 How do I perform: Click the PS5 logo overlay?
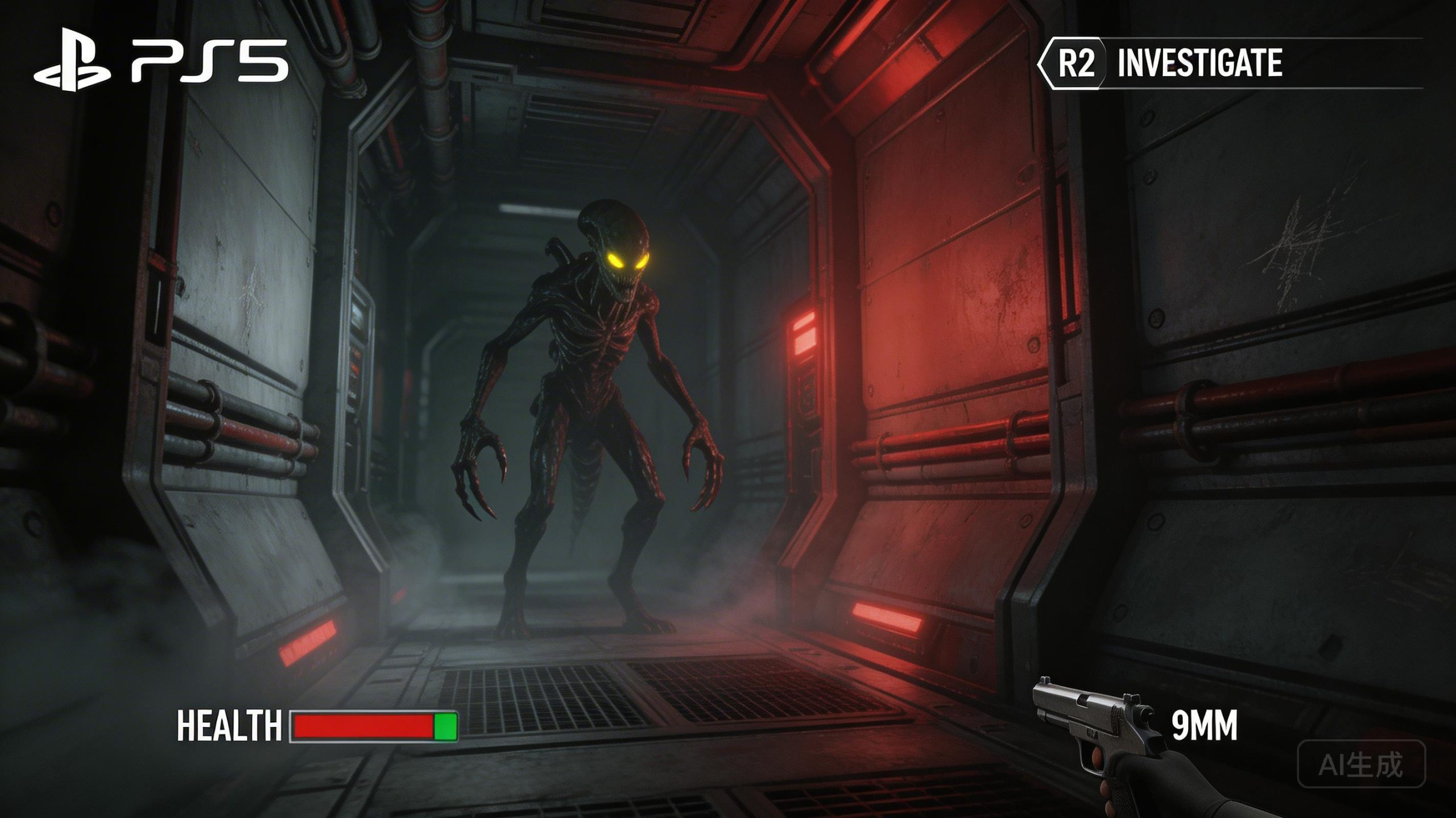click(161, 61)
